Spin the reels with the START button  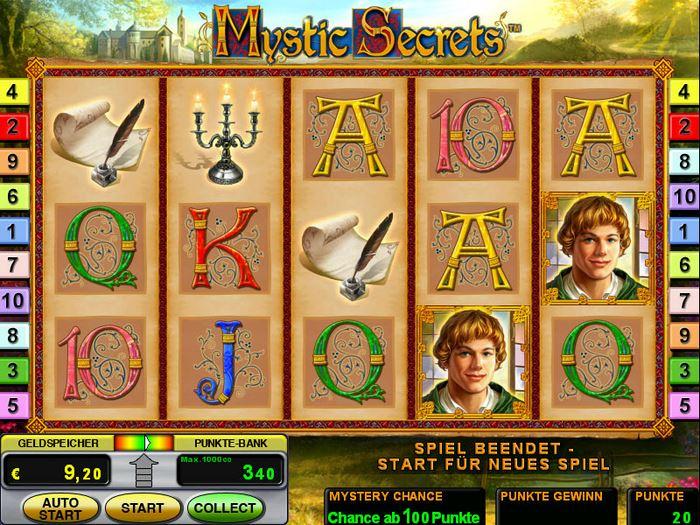(142, 508)
